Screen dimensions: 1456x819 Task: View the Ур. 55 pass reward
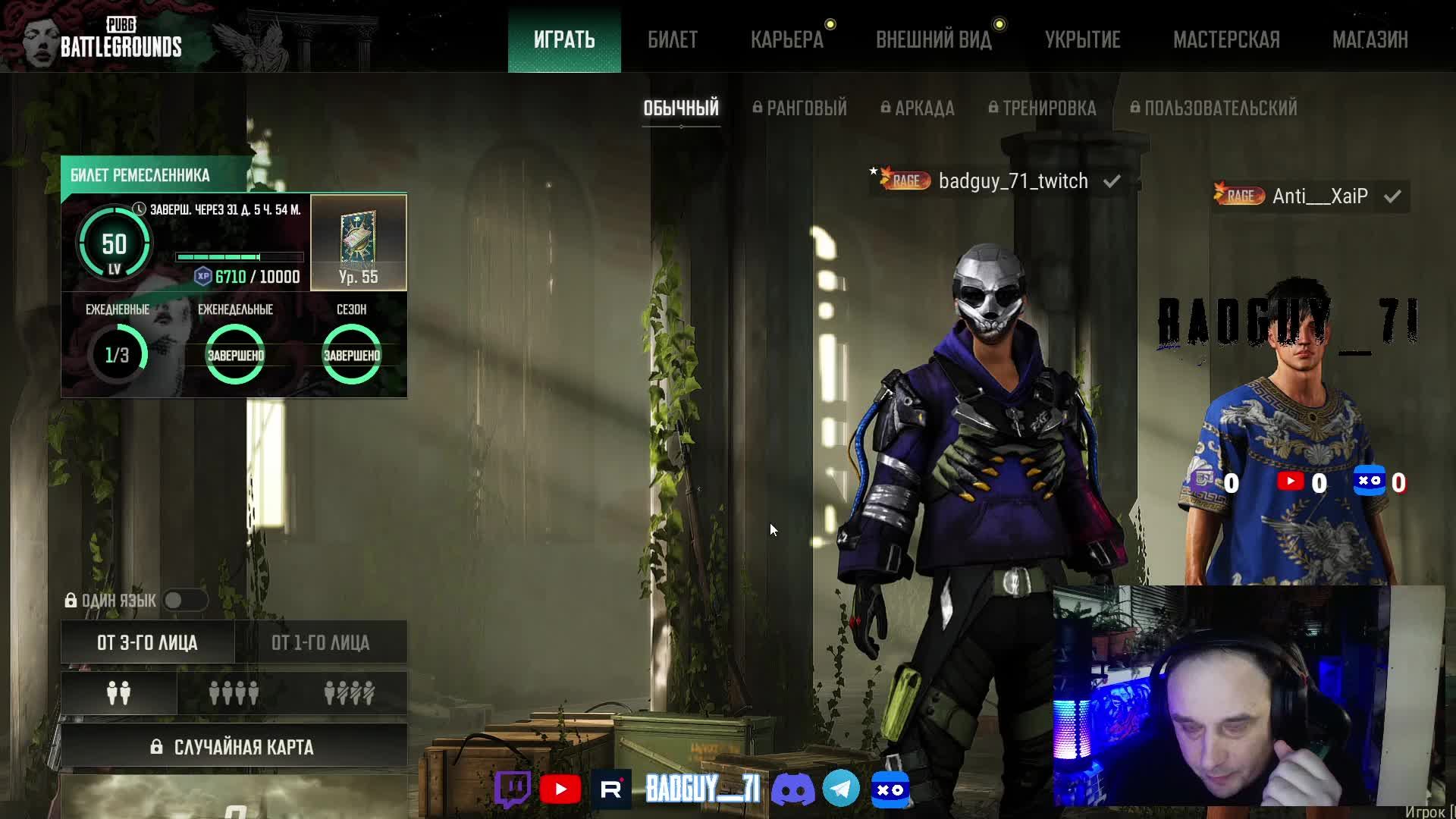pos(358,243)
